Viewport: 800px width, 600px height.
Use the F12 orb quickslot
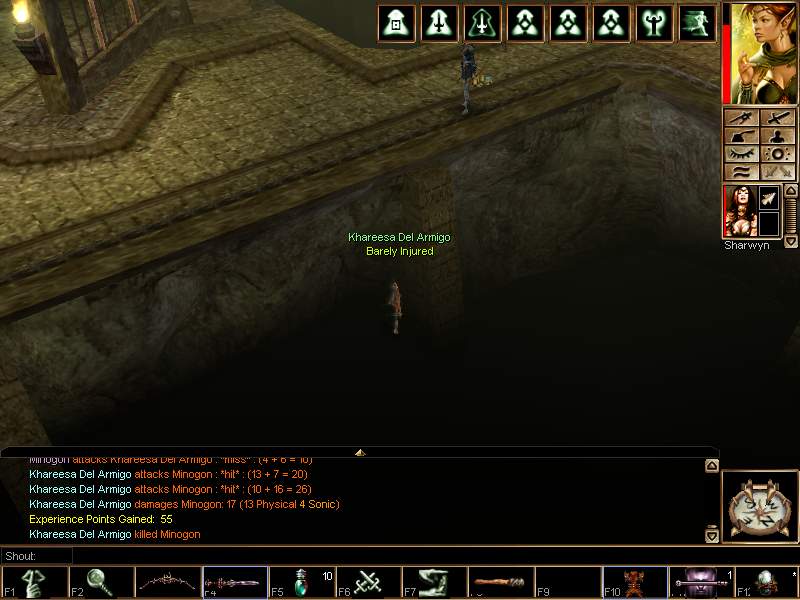tap(768, 583)
